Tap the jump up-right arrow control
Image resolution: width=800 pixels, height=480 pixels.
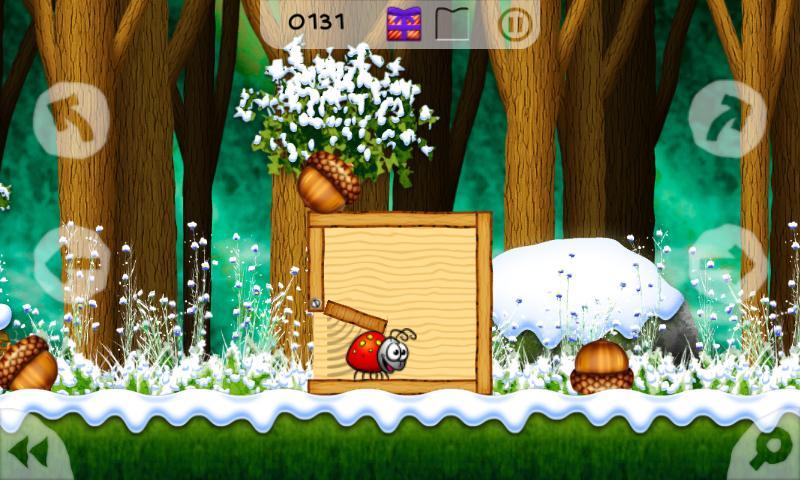[x=727, y=120]
